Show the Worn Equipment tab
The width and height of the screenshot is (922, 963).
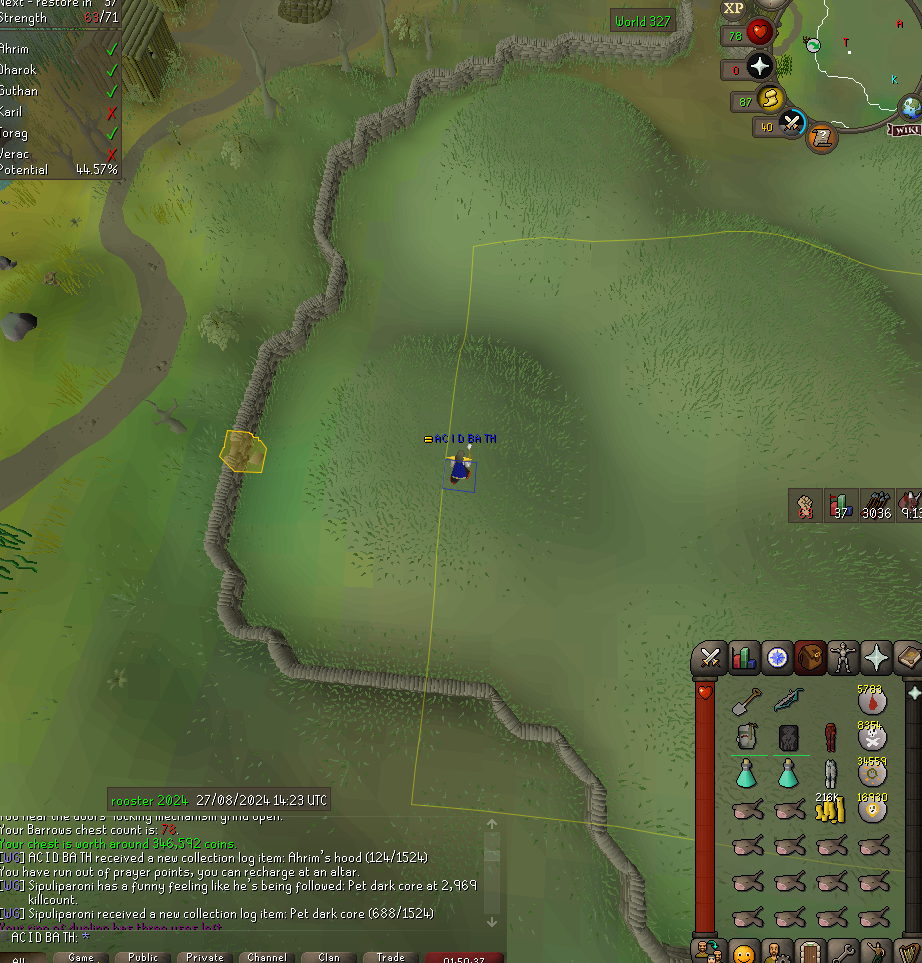[x=845, y=658]
